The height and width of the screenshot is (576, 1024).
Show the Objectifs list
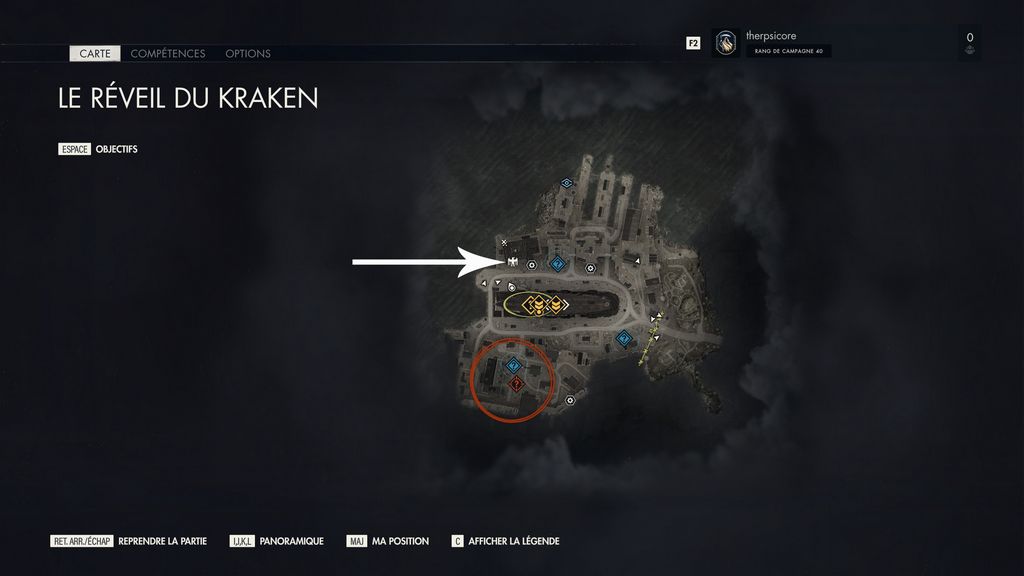click(116, 149)
